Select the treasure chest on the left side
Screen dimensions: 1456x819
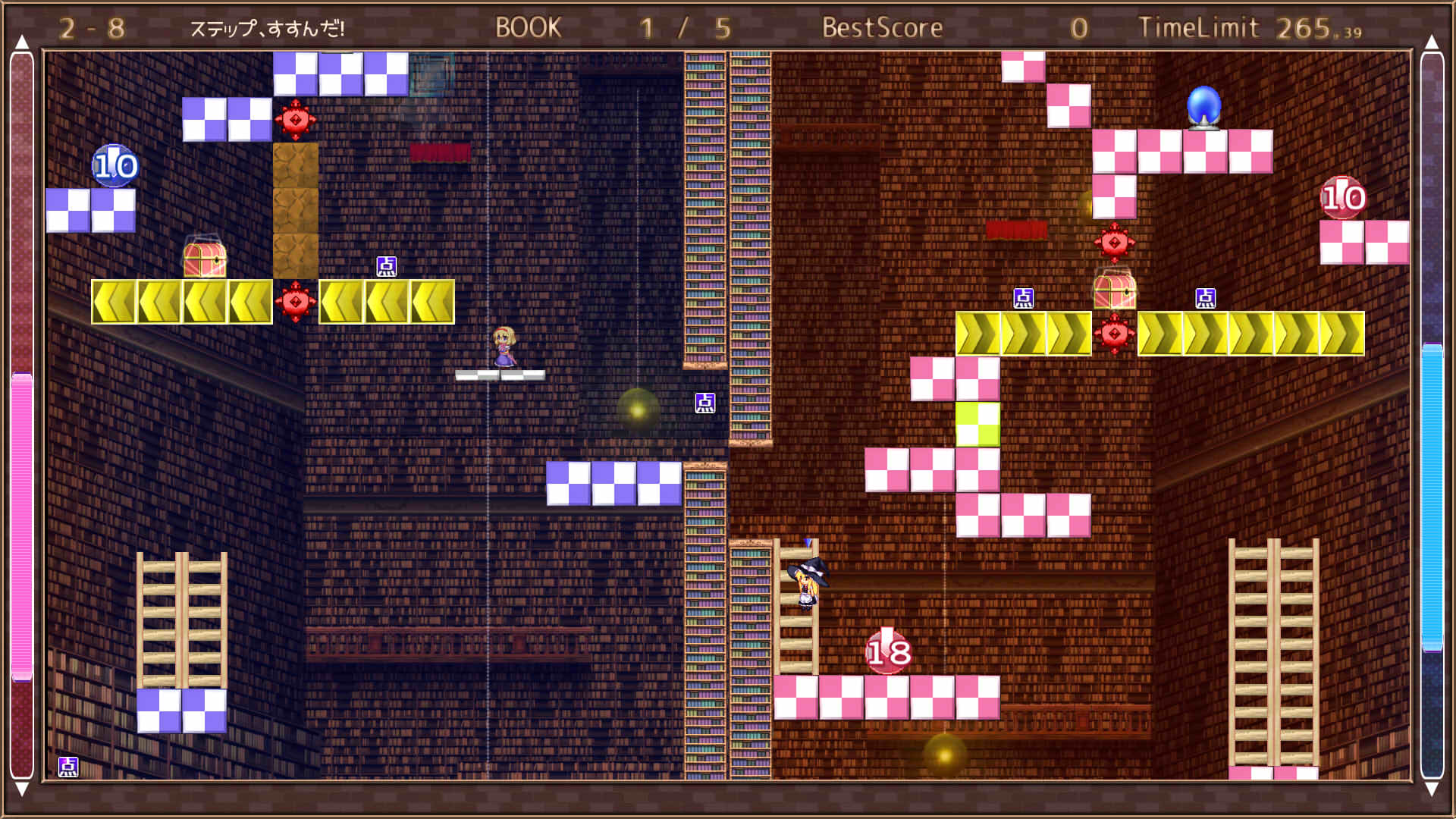(x=205, y=258)
